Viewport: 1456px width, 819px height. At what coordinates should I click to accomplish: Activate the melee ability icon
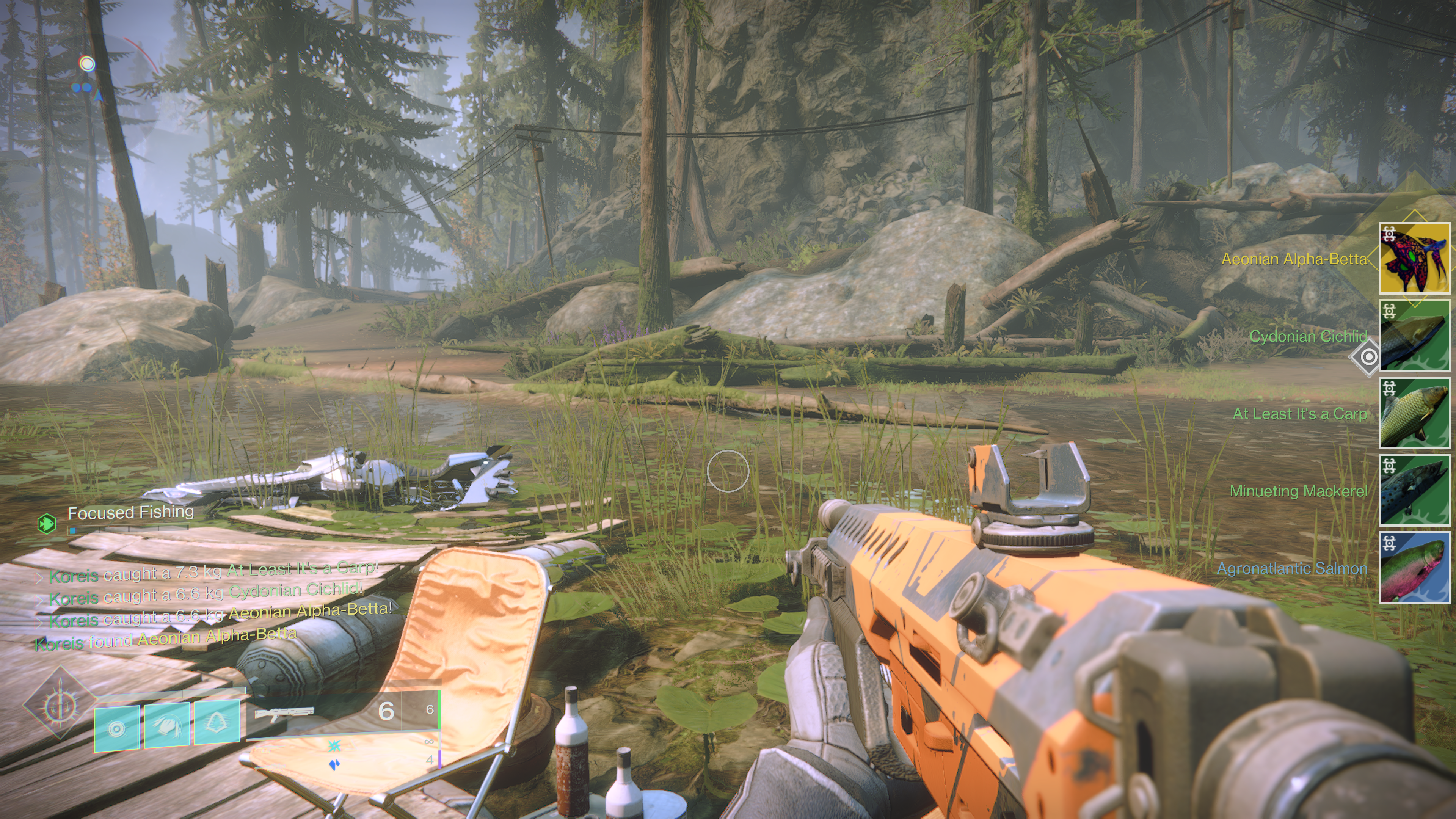[x=167, y=726]
